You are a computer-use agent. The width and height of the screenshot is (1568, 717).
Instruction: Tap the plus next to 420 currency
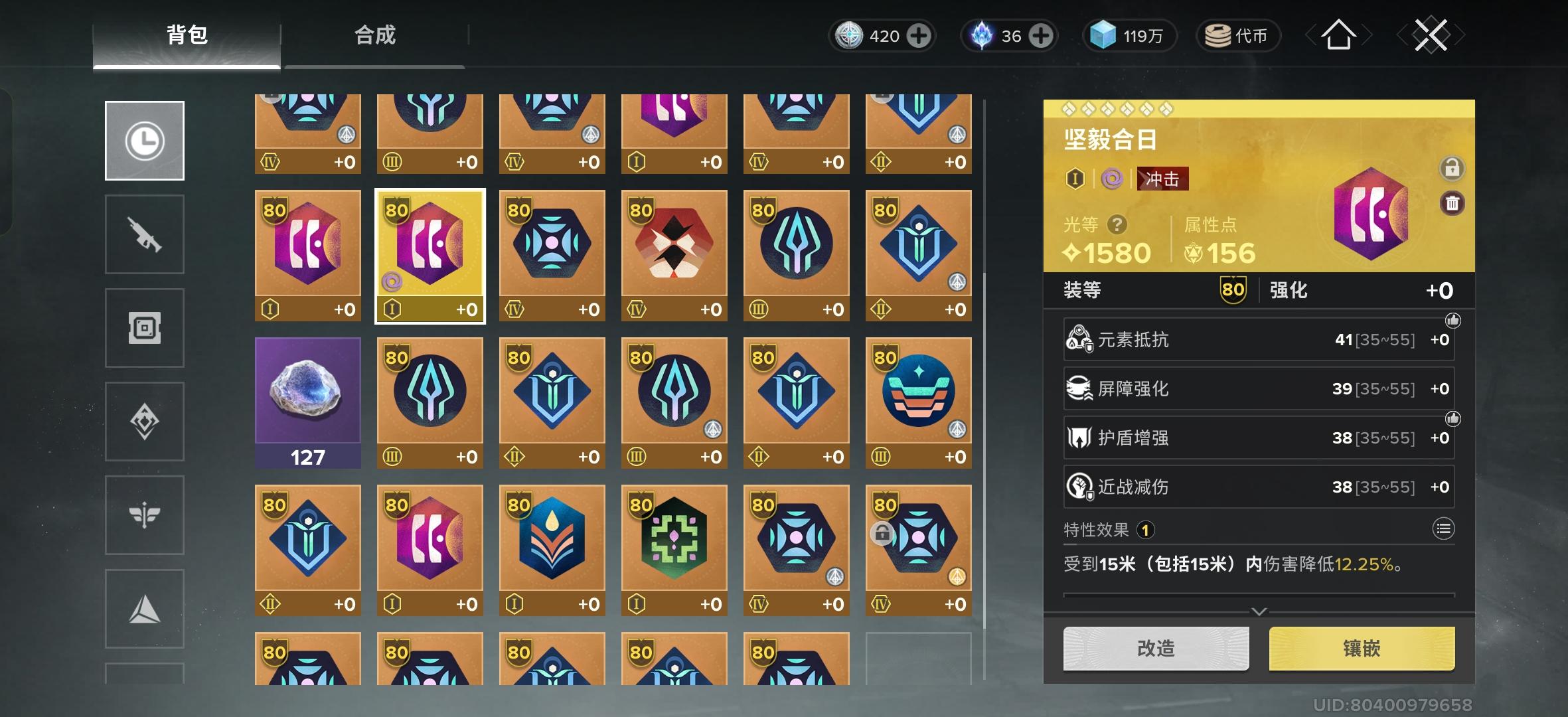tap(919, 36)
